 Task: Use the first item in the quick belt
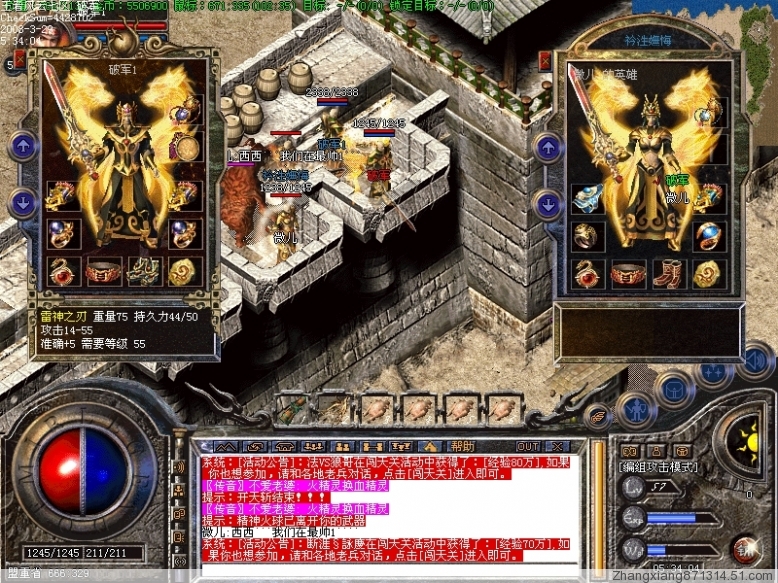pos(295,407)
